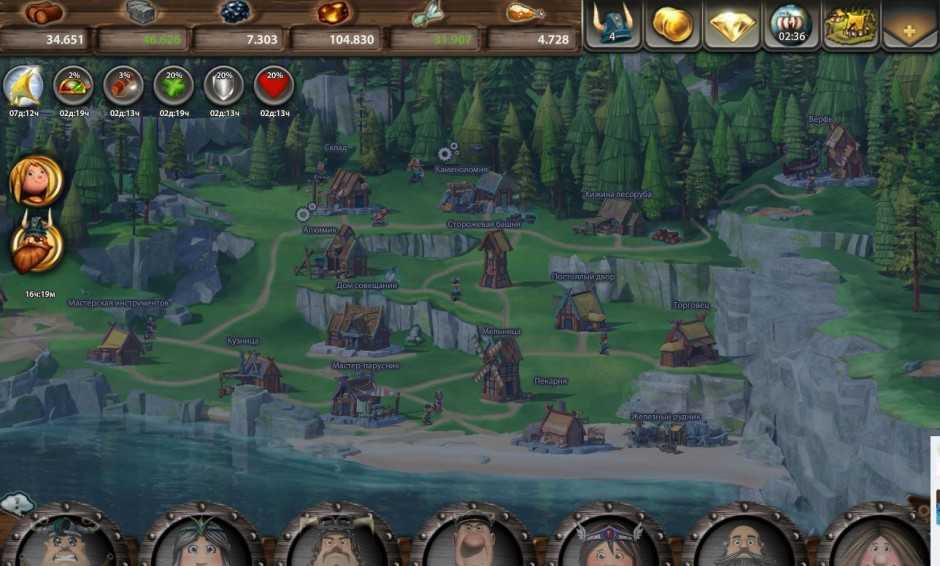
Task: Select the meat ham resource icon
Action: (524, 13)
